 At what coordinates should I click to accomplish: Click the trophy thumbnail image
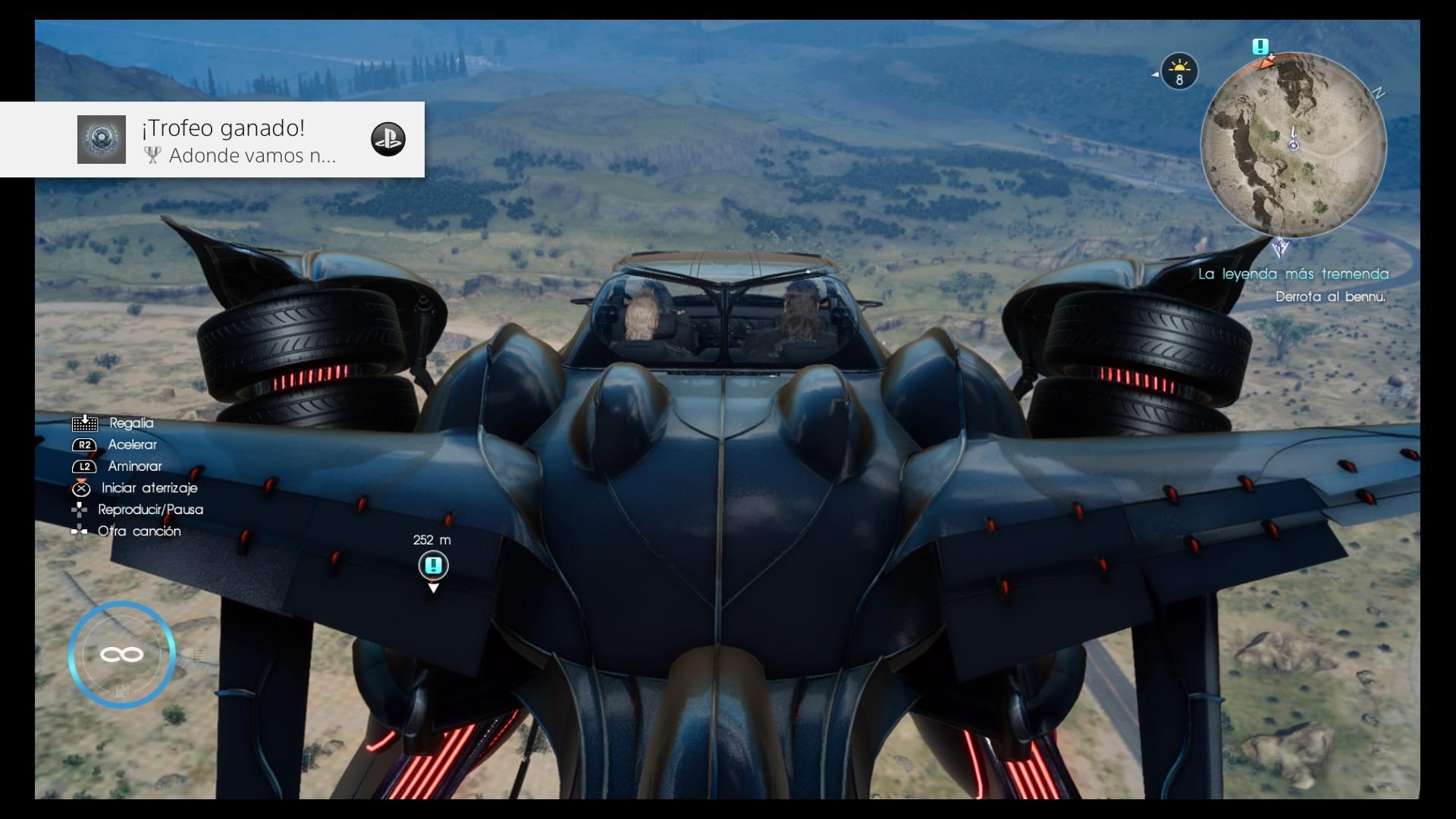102,140
